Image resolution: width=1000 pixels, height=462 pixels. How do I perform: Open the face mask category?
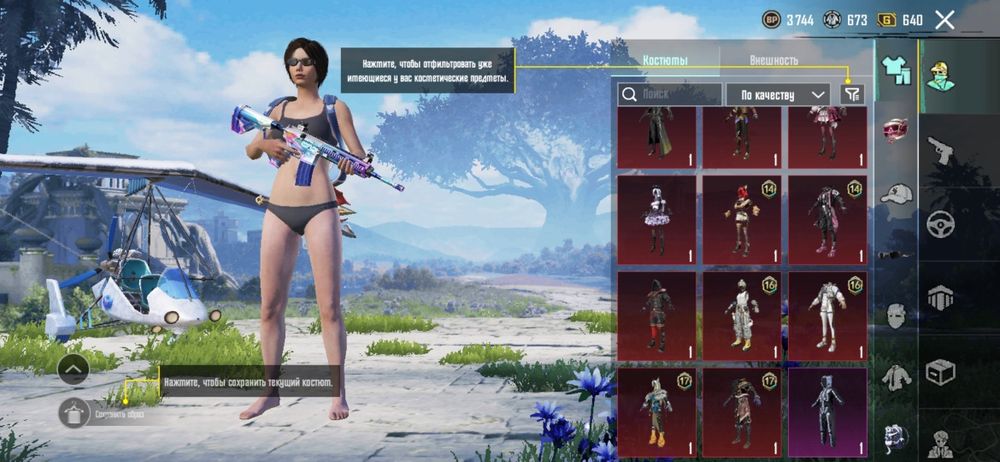pos(896,316)
